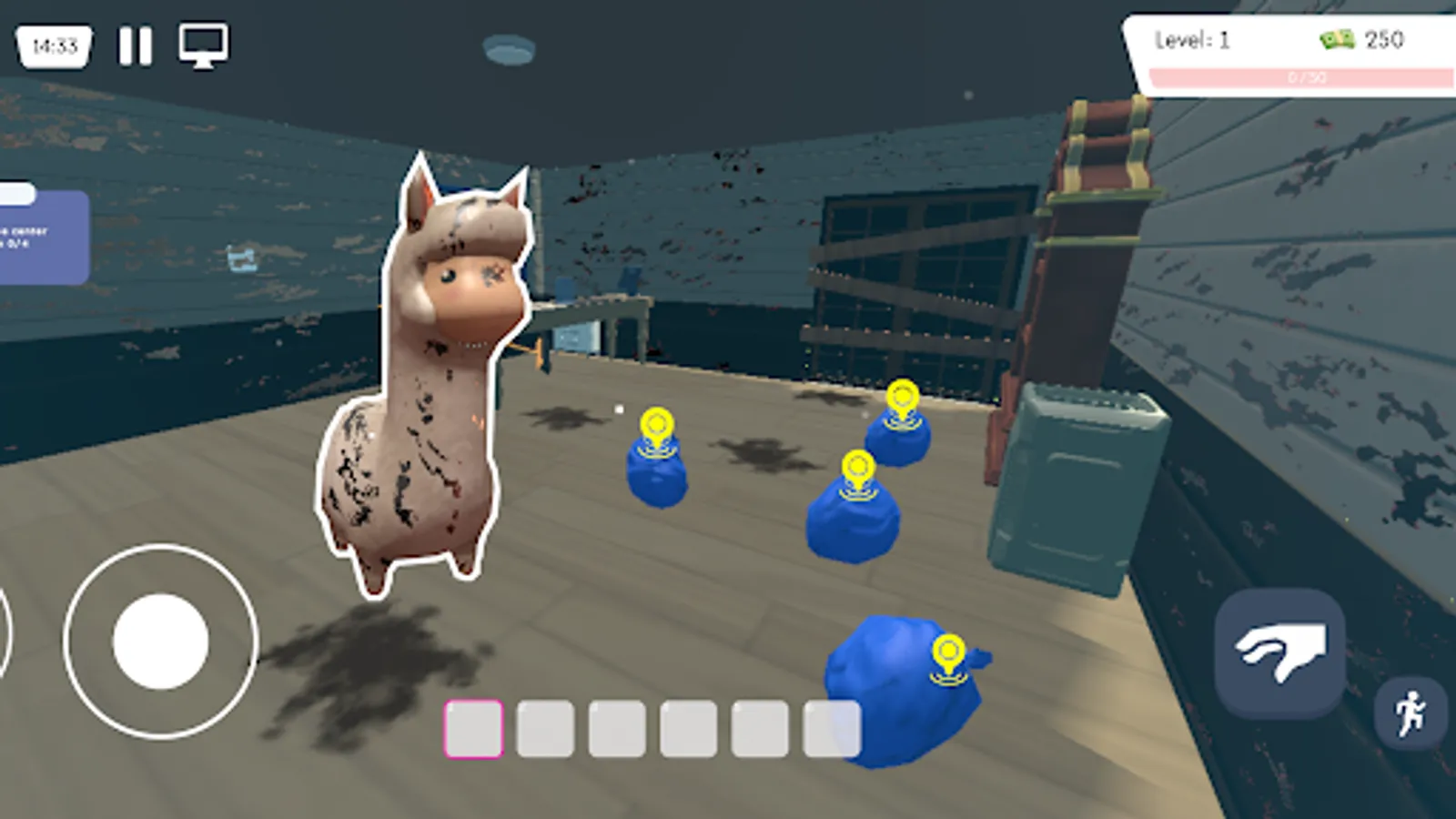Open the camera view via monitor icon
Image resolution: width=1456 pixels, height=819 pixels.
tap(202, 45)
